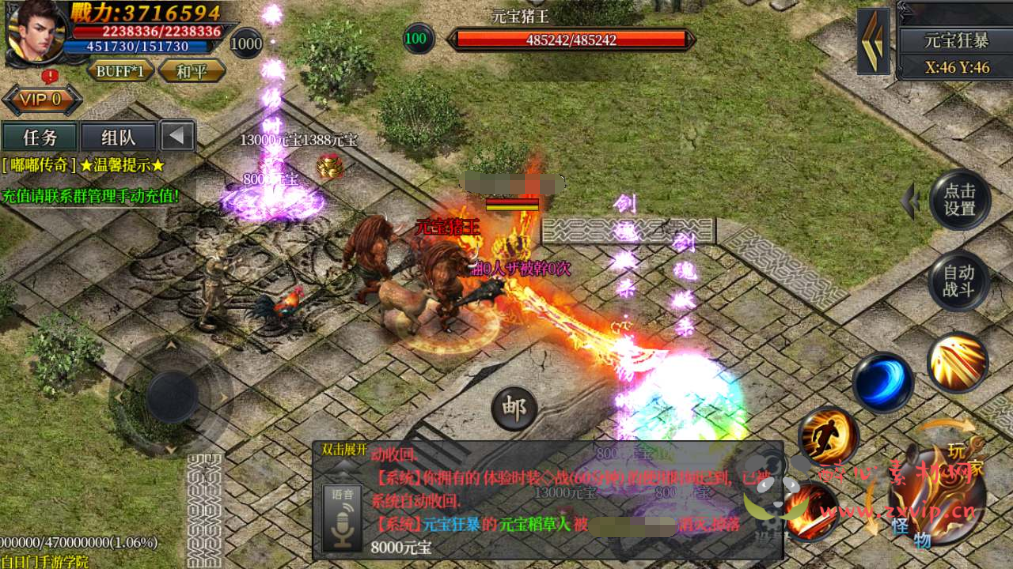
Task: Collapse the quest panel with the arrow
Action: 178,137
